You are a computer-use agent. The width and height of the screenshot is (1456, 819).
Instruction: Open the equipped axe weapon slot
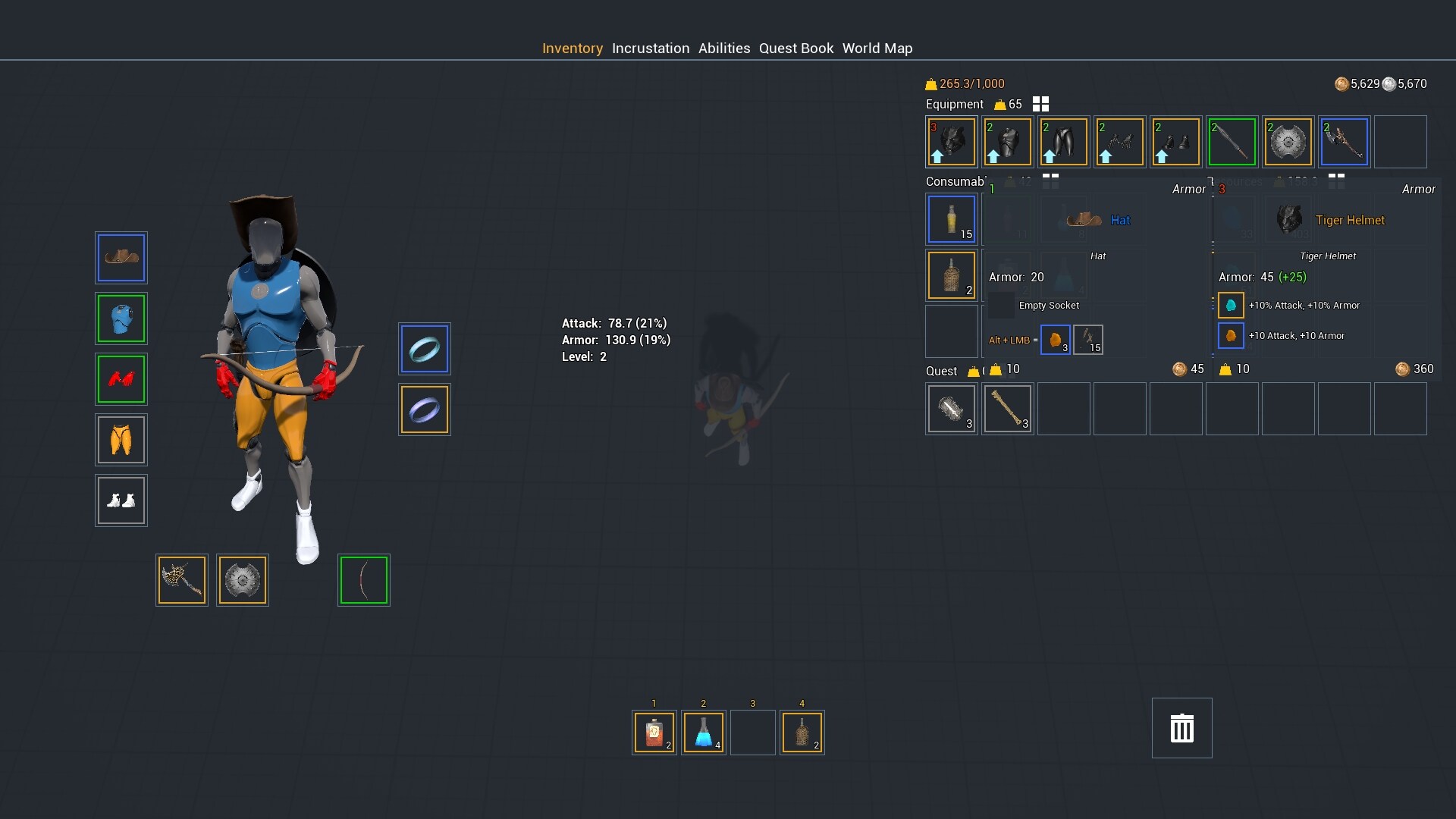coord(181,580)
